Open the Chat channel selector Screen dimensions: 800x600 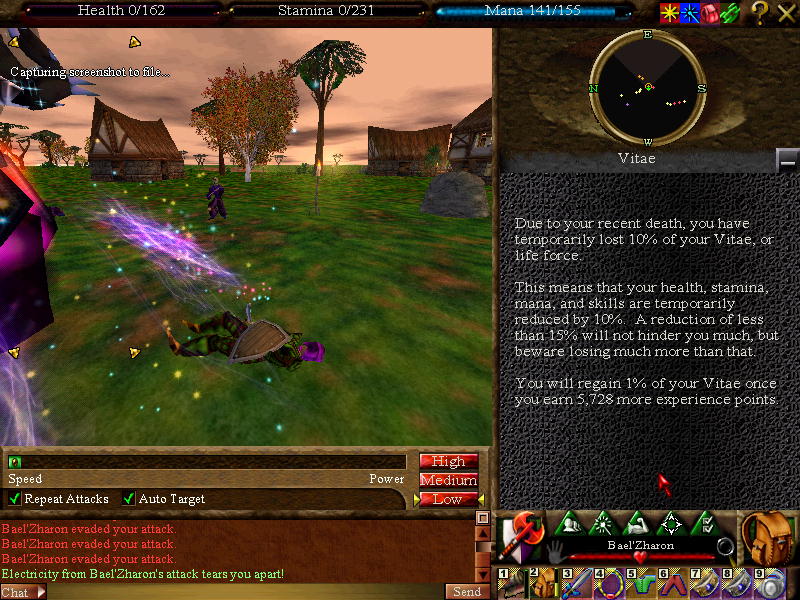(x=23, y=592)
